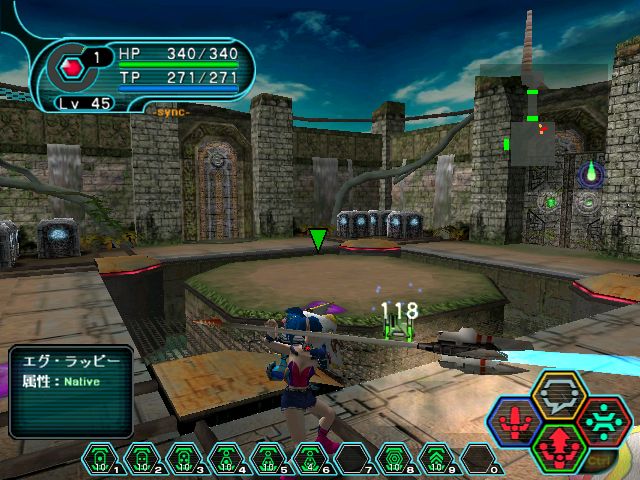640x480 pixels.
Task: Use the item in quick slot 1
Action: [99, 459]
